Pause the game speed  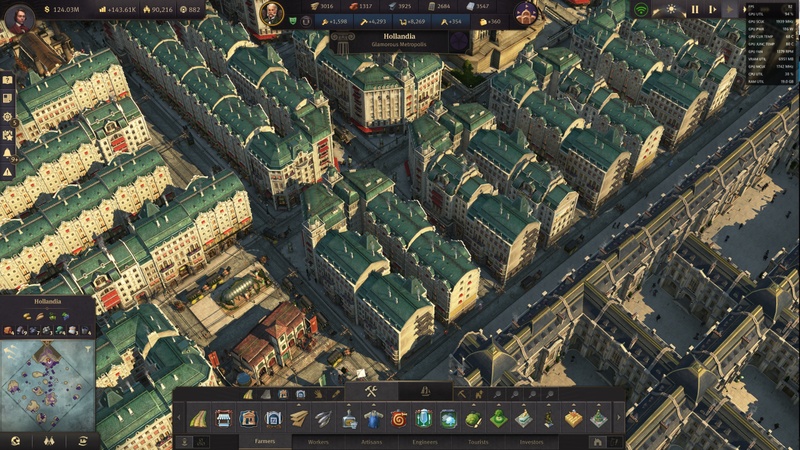tap(695, 9)
